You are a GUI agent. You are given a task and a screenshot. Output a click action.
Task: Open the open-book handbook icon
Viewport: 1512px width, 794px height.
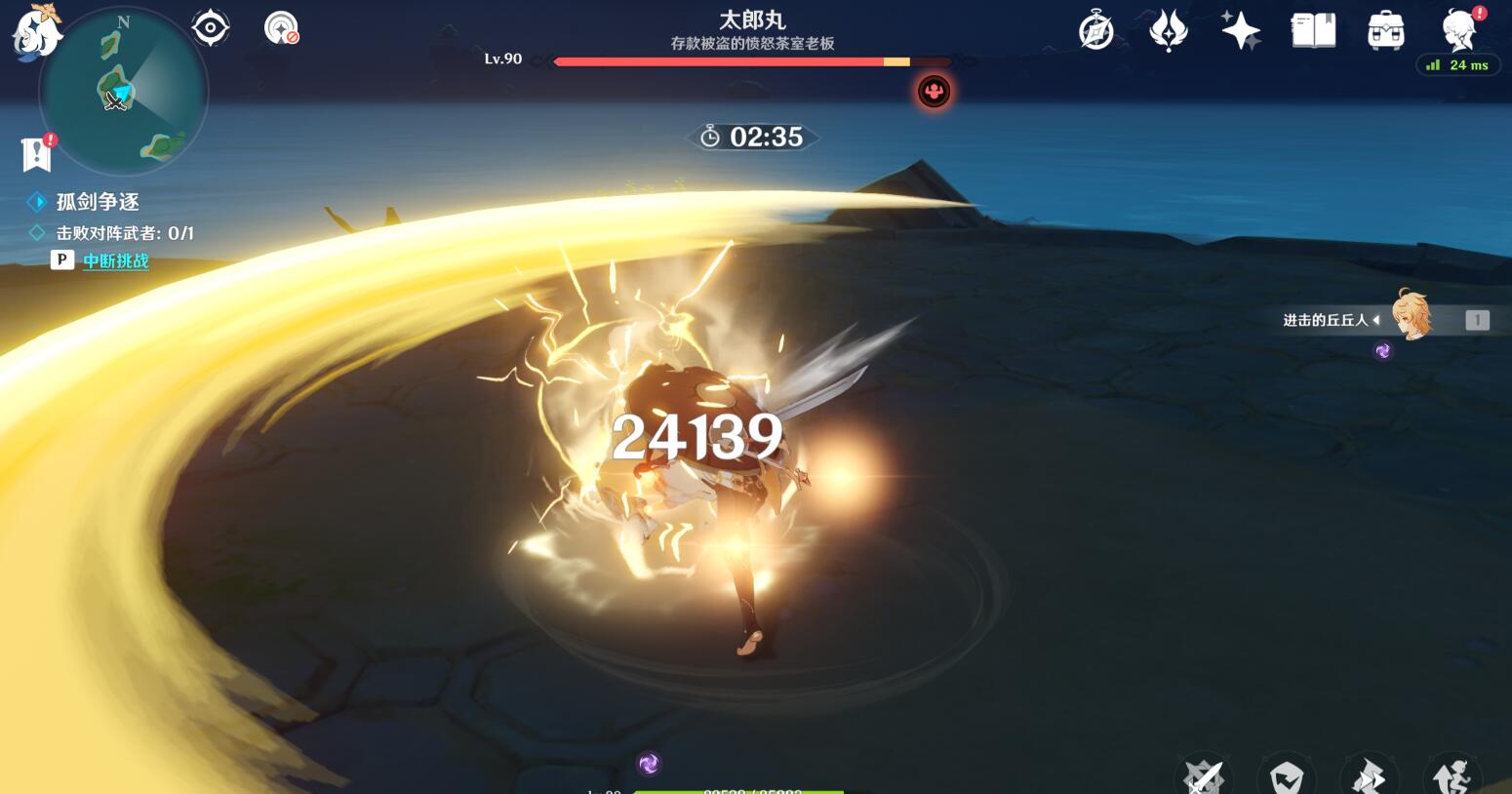point(1313,30)
